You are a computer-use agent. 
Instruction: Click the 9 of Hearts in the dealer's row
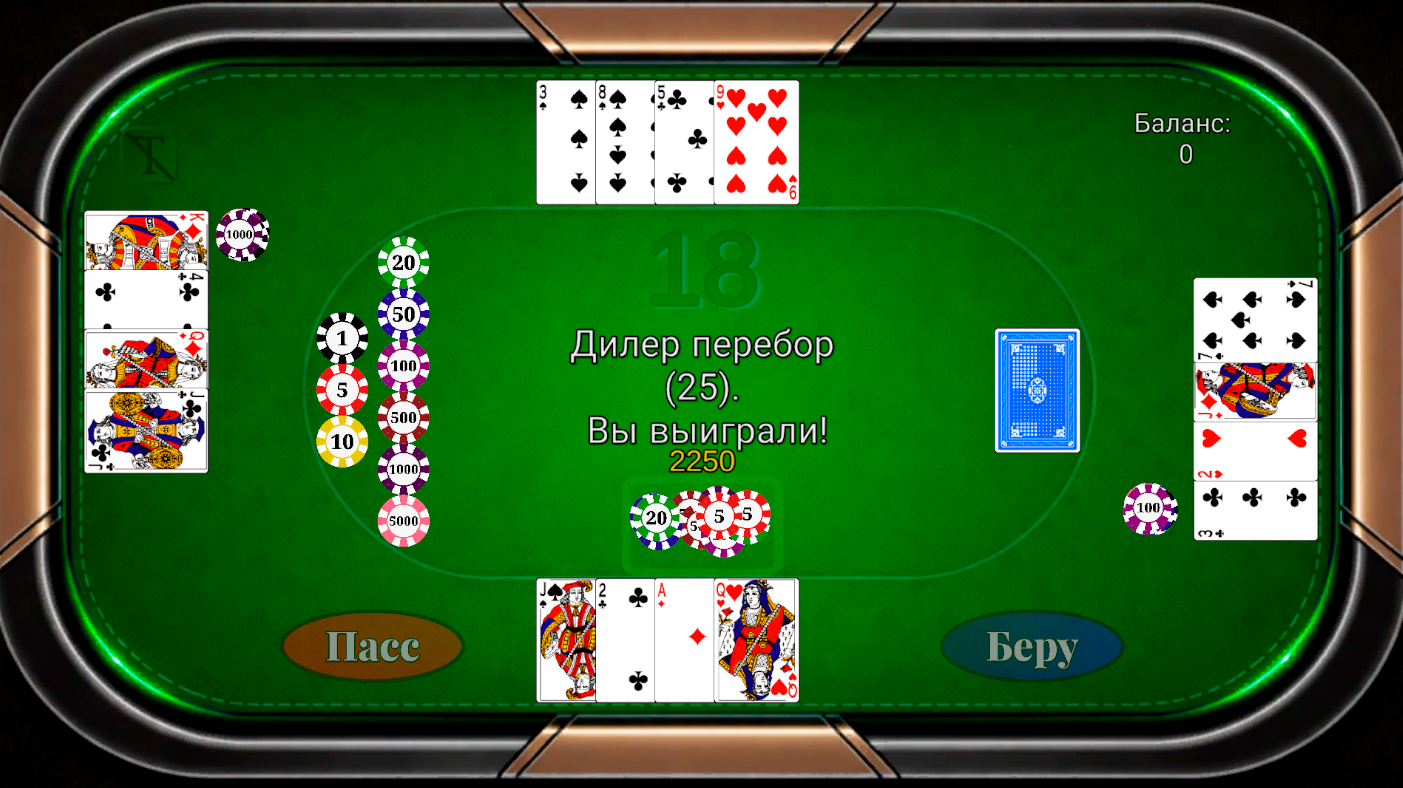[756, 143]
